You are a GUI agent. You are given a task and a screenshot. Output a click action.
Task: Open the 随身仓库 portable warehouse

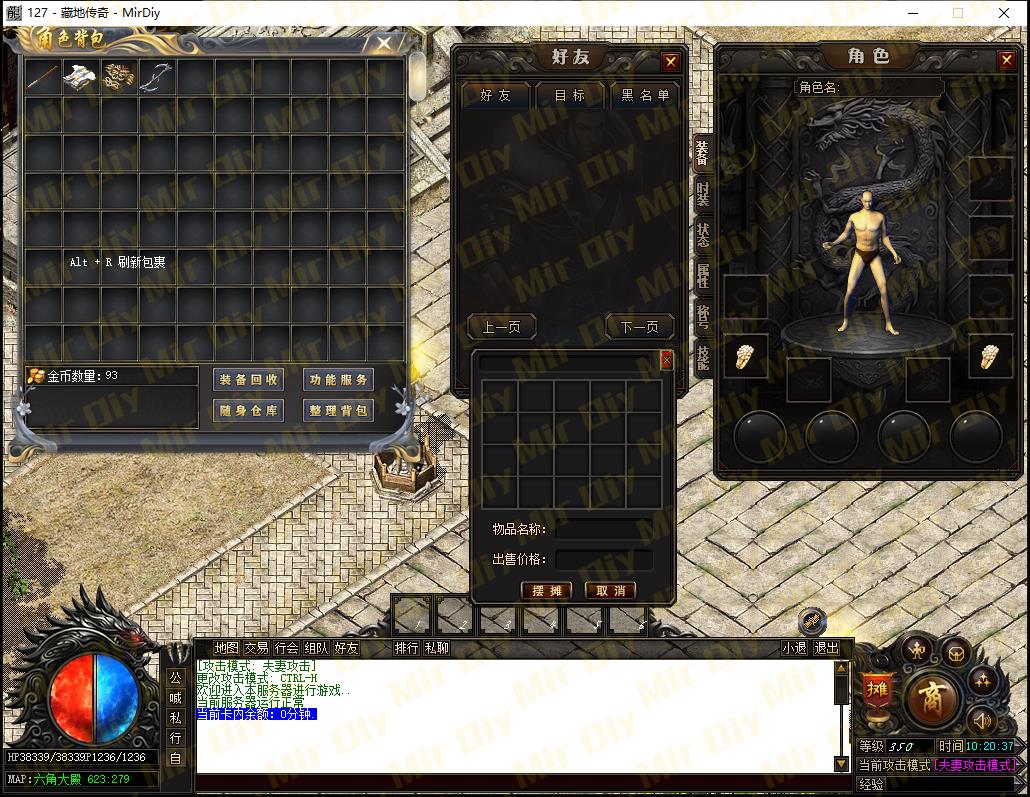(249, 411)
